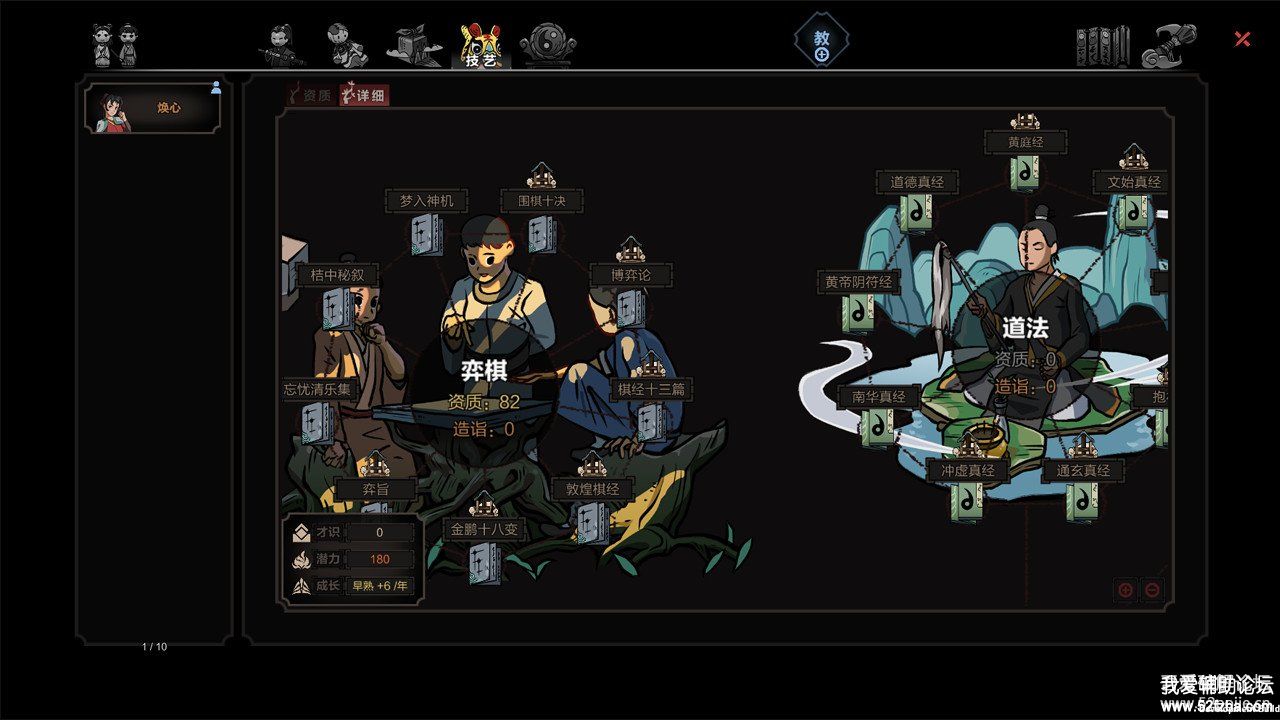Pick the 棋经十三篇 book
1280x720 pixels.
point(651,421)
